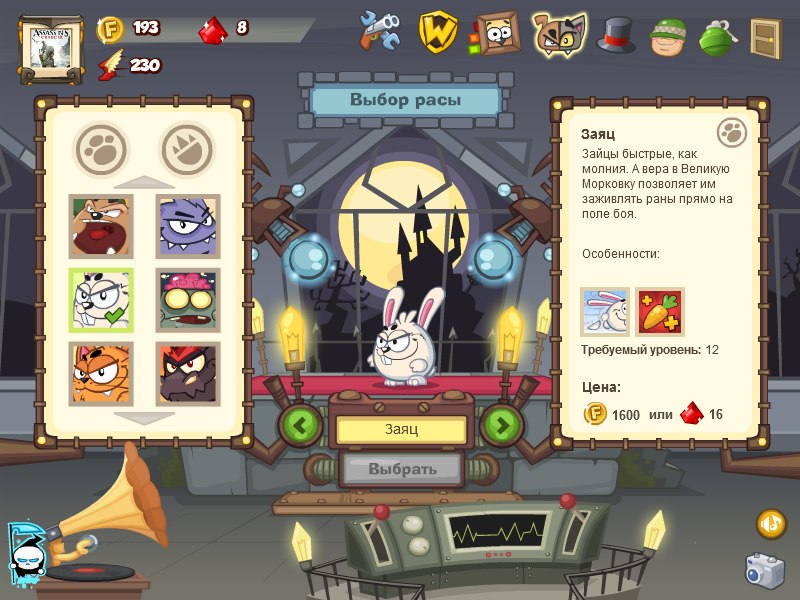Switch to the paw print category tab
The width and height of the screenshot is (800, 600).
coord(101,148)
